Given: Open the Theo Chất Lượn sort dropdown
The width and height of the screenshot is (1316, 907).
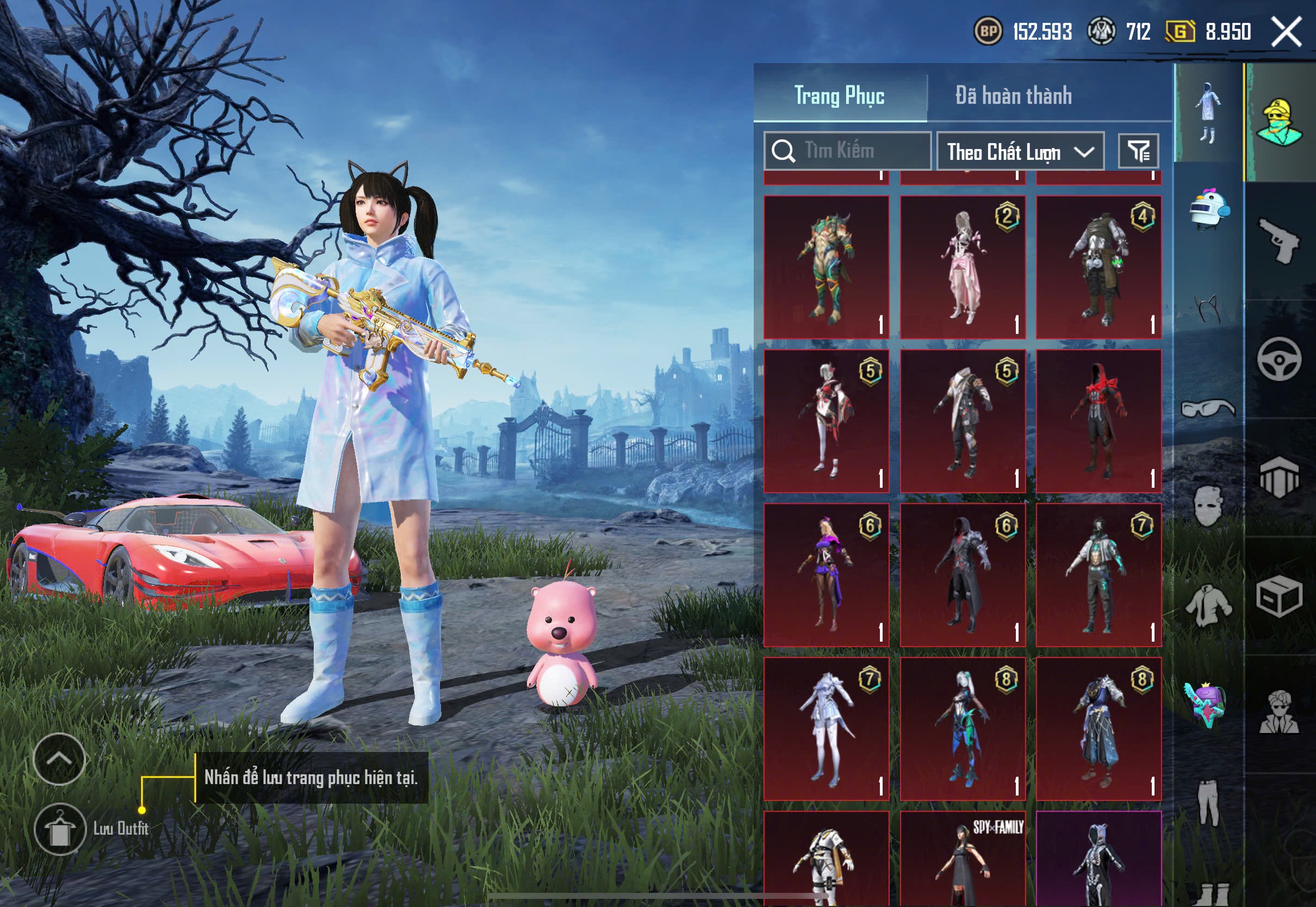Looking at the screenshot, I should 1020,152.
